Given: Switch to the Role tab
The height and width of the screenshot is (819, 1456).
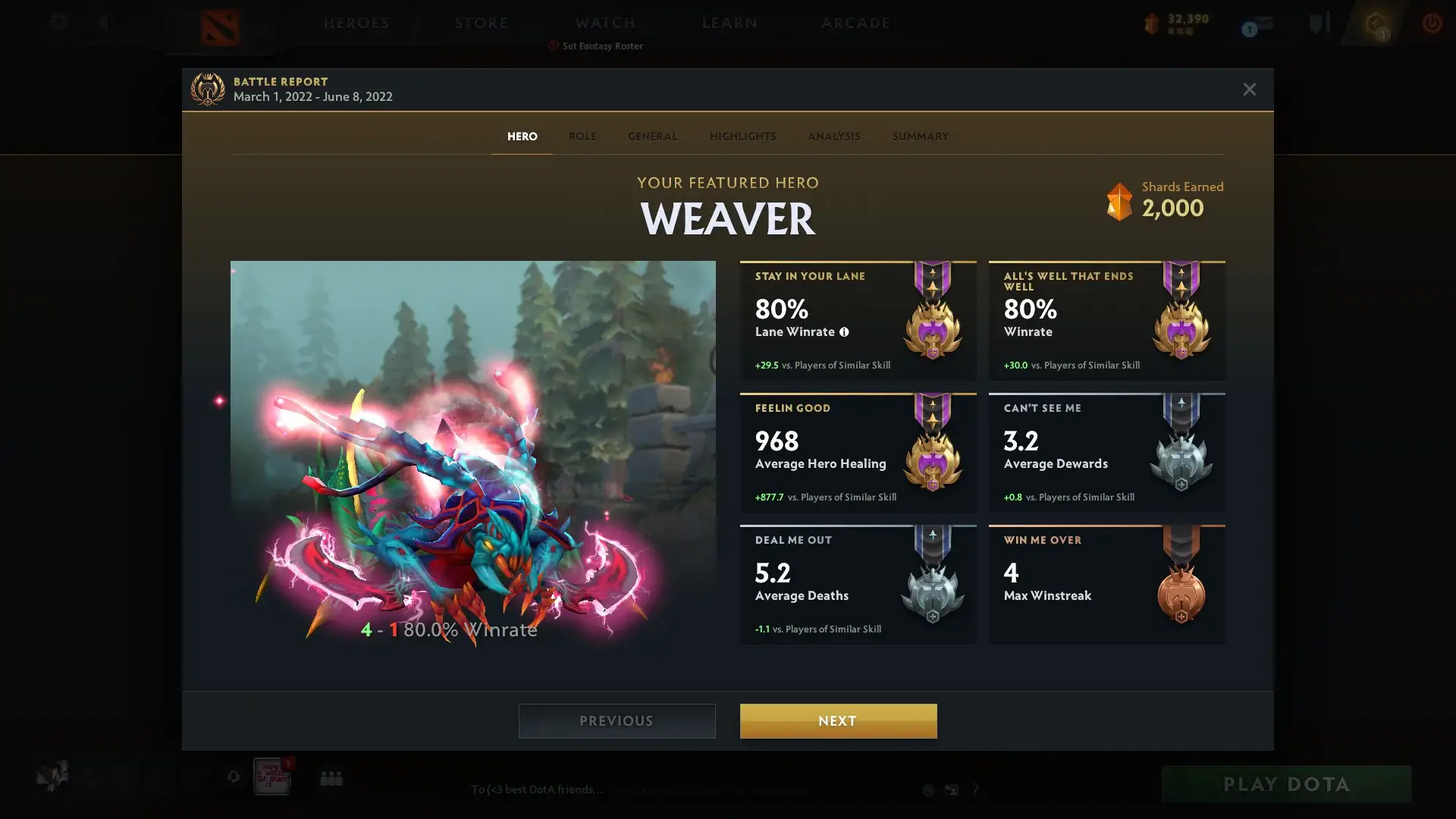Looking at the screenshot, I should (582, 136).
